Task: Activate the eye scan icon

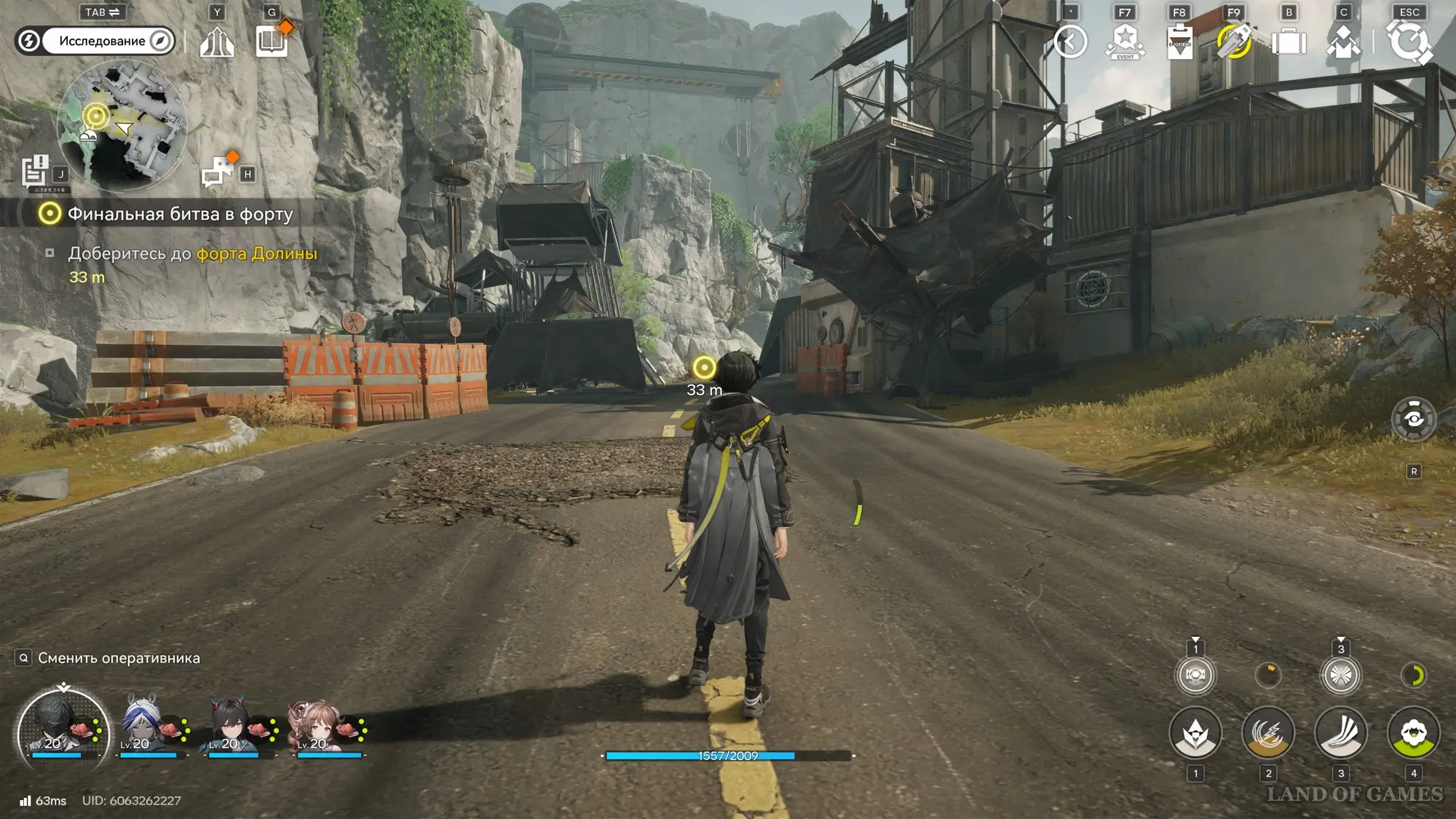Action: [x=1413, y=419]
